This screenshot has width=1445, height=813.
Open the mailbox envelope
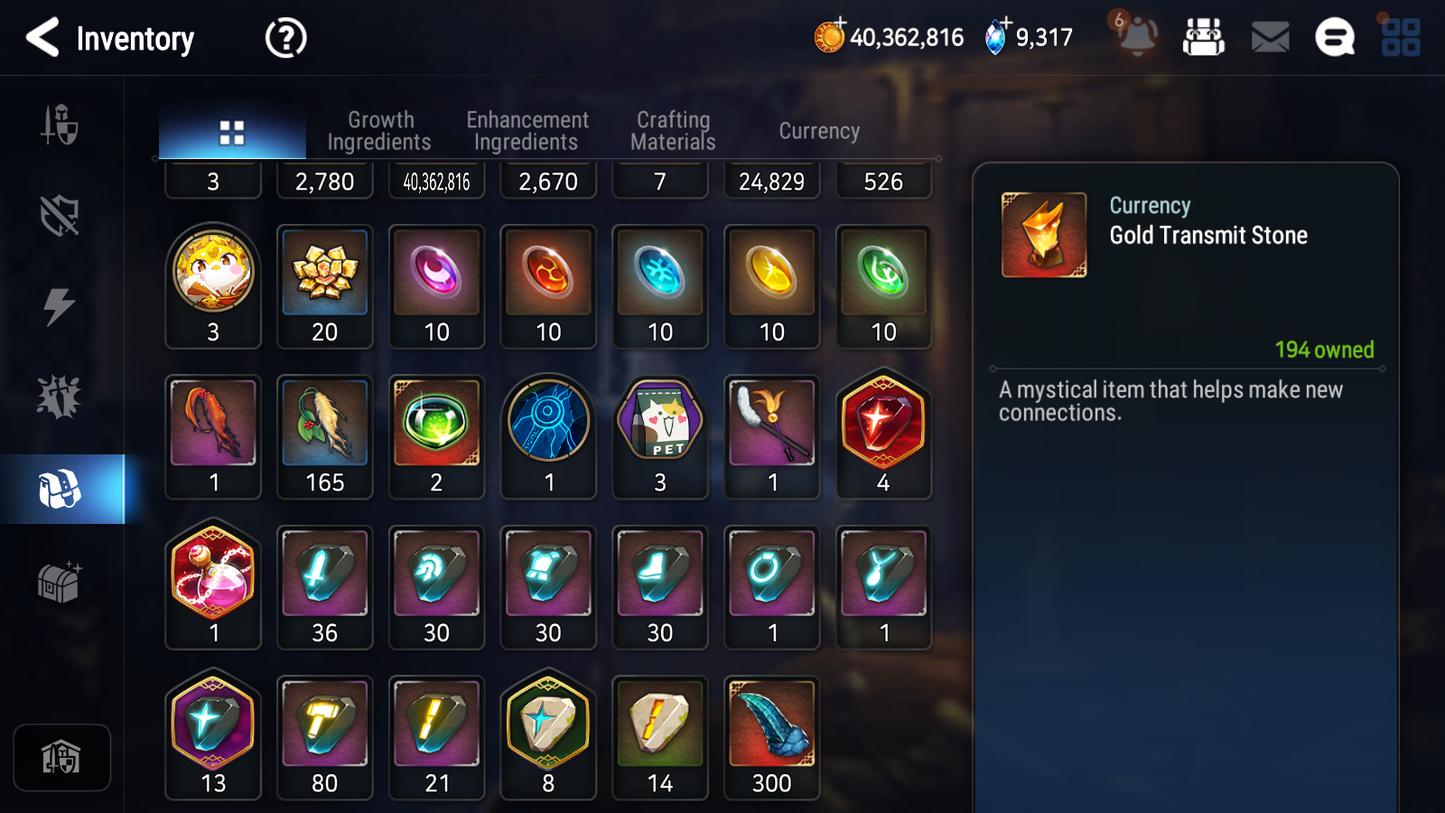point(1270,36)
